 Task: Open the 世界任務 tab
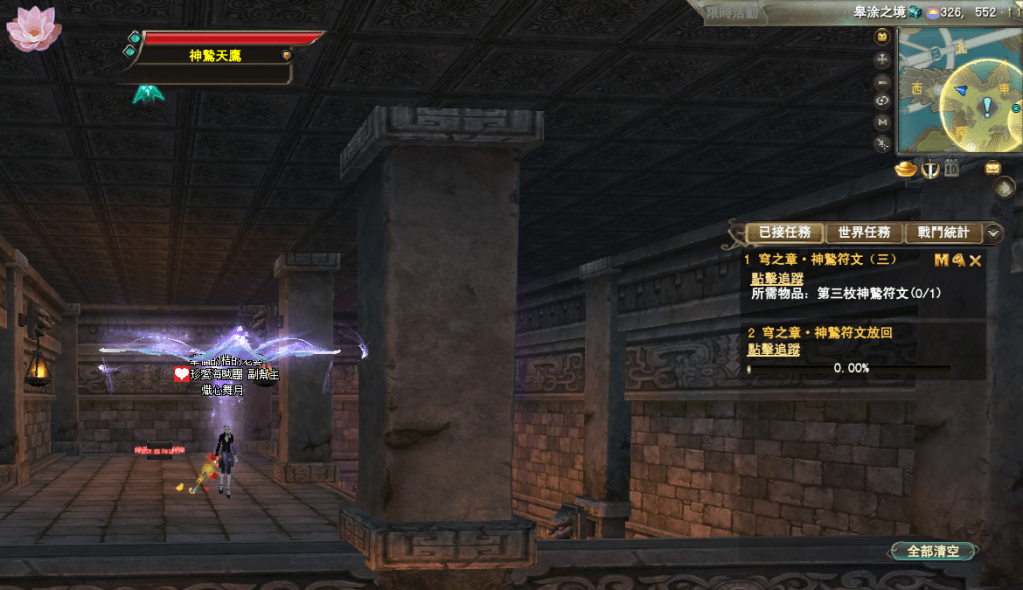click(864, 233)
